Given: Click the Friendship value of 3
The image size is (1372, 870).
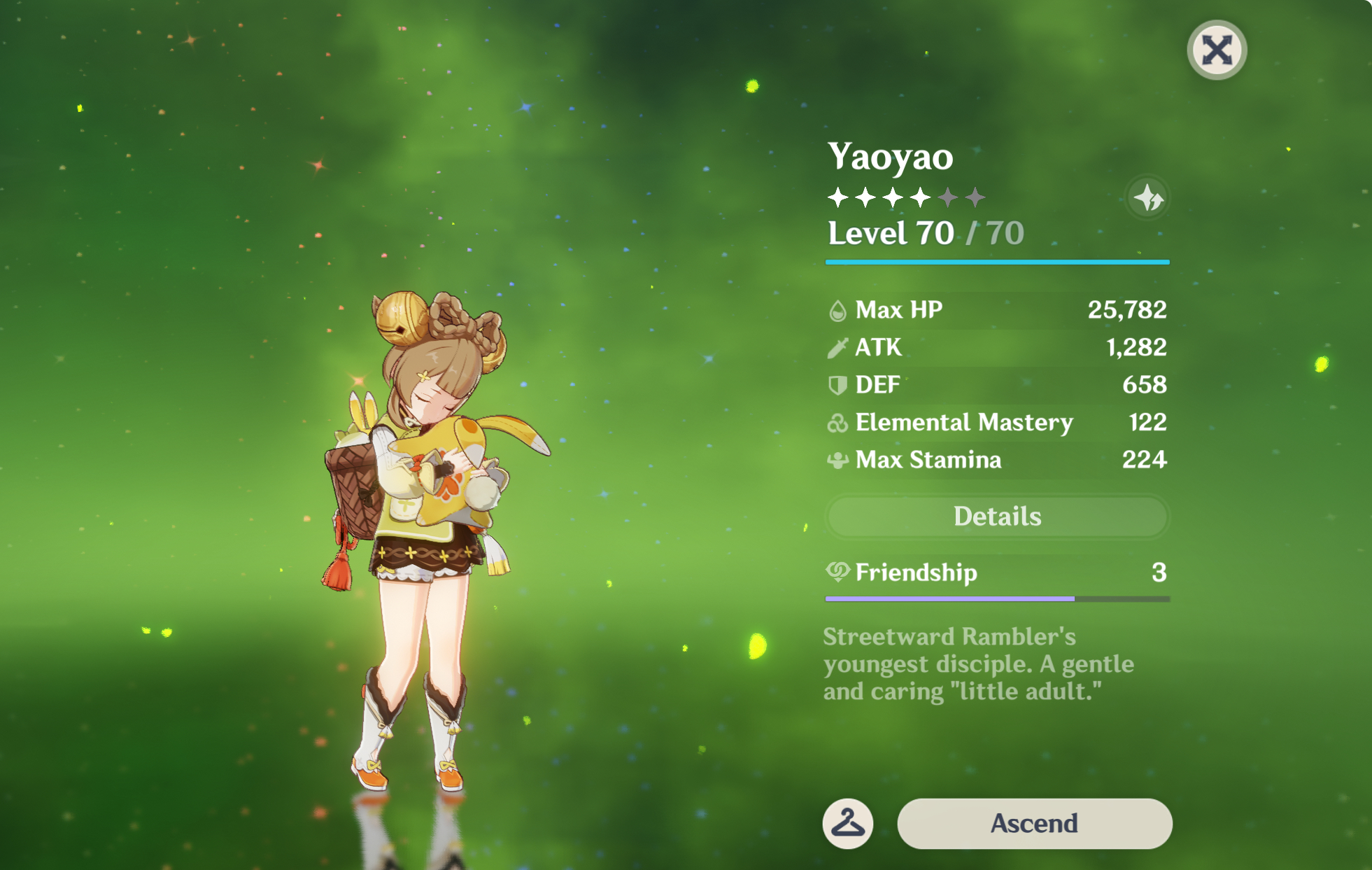Looking at the screenshot, I should 1160,573.
